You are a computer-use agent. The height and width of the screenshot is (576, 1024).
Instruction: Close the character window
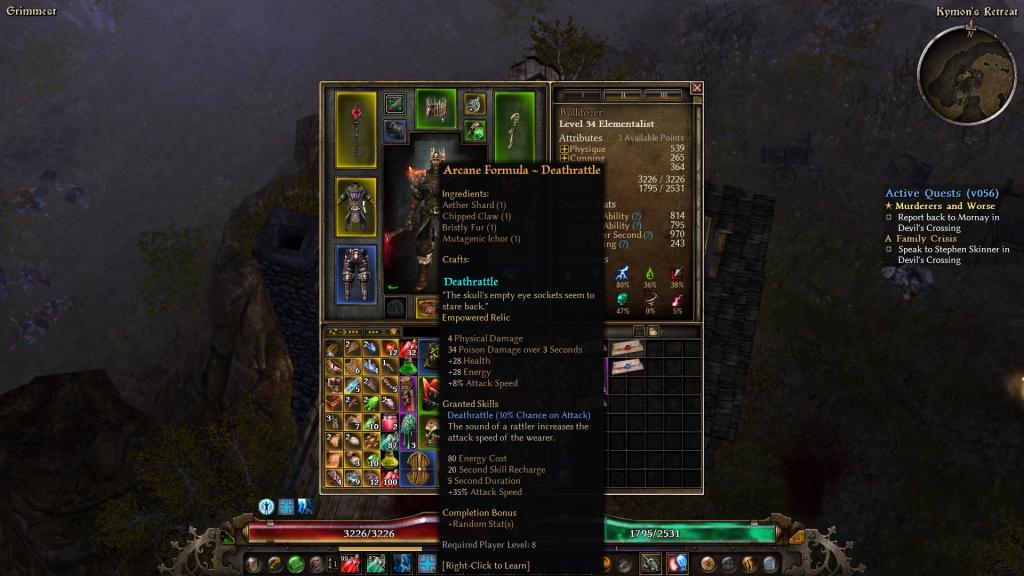(697, 88)
